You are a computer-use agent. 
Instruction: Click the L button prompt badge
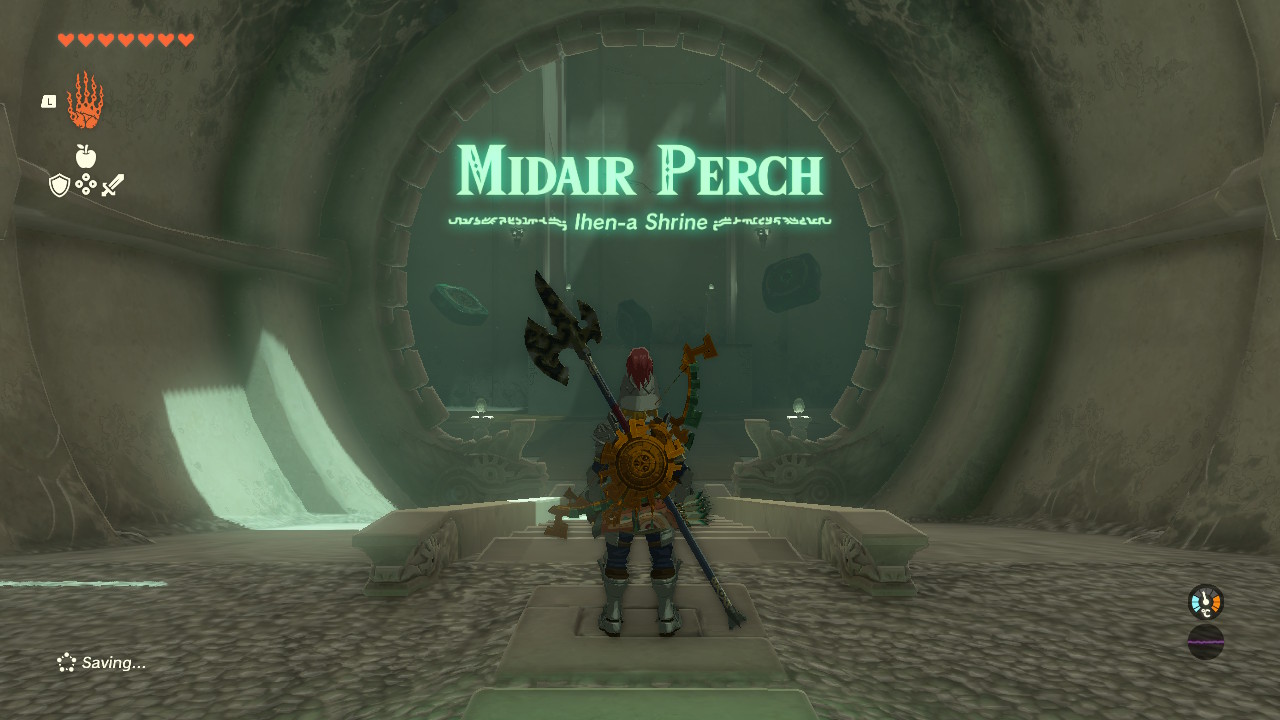point(47,100)
